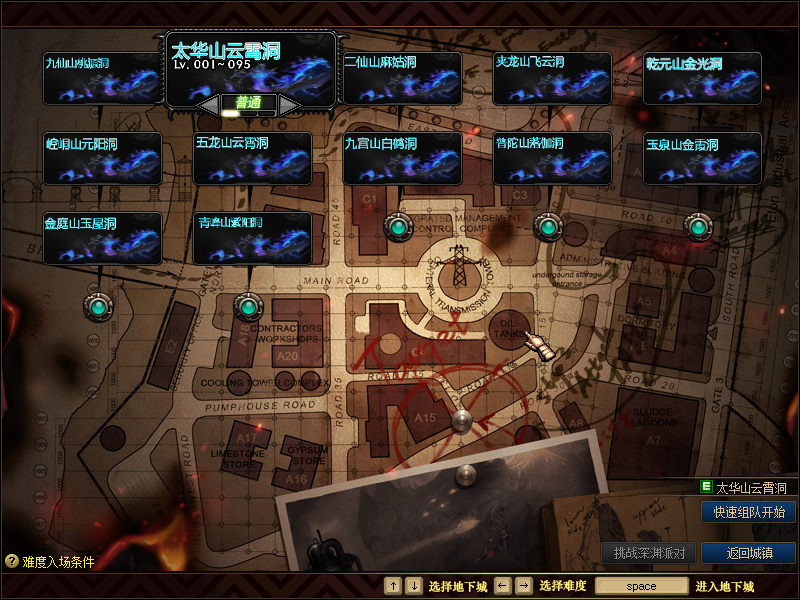Screen dimensions: 800x600
Task: Choose the 青峰山紫阳洞 dungeon
Action: pos(252,238)
